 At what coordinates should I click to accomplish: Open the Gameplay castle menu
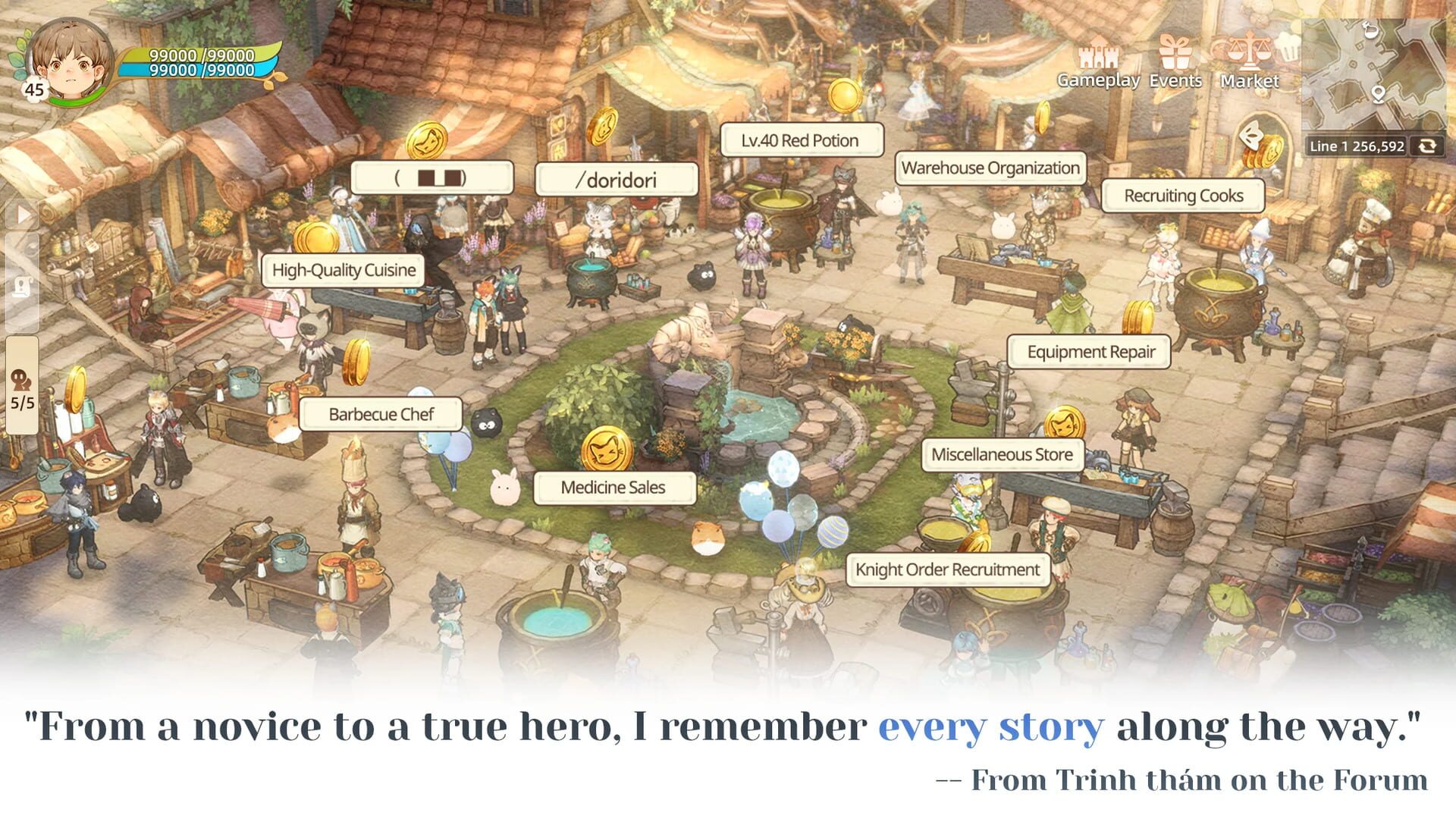(x=1098, y=57)
